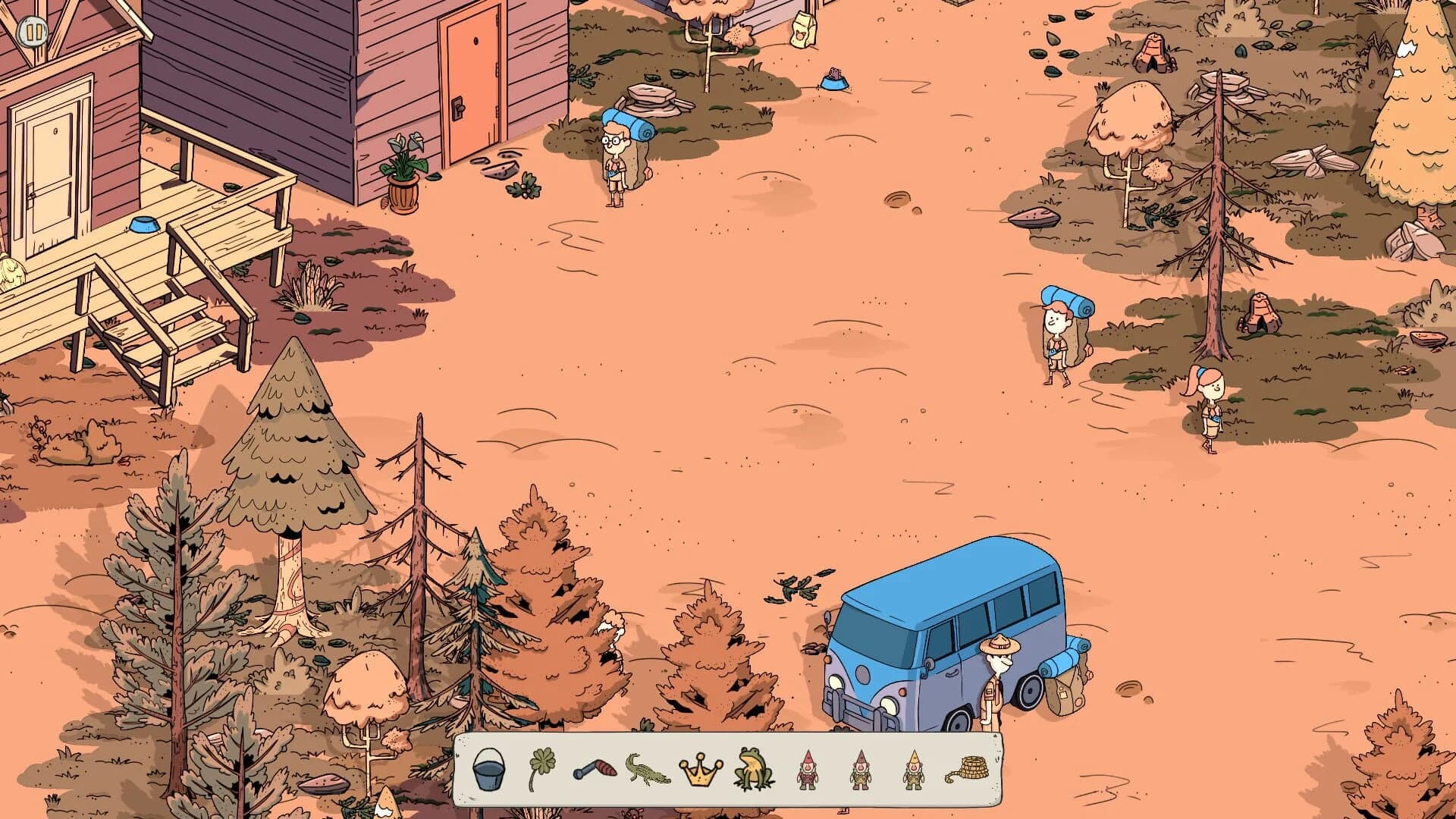The width and height of the screenshot is (1456, 819).
Task: Select the yellow-hatted gnome item icon
Action: tap(914, 768)
